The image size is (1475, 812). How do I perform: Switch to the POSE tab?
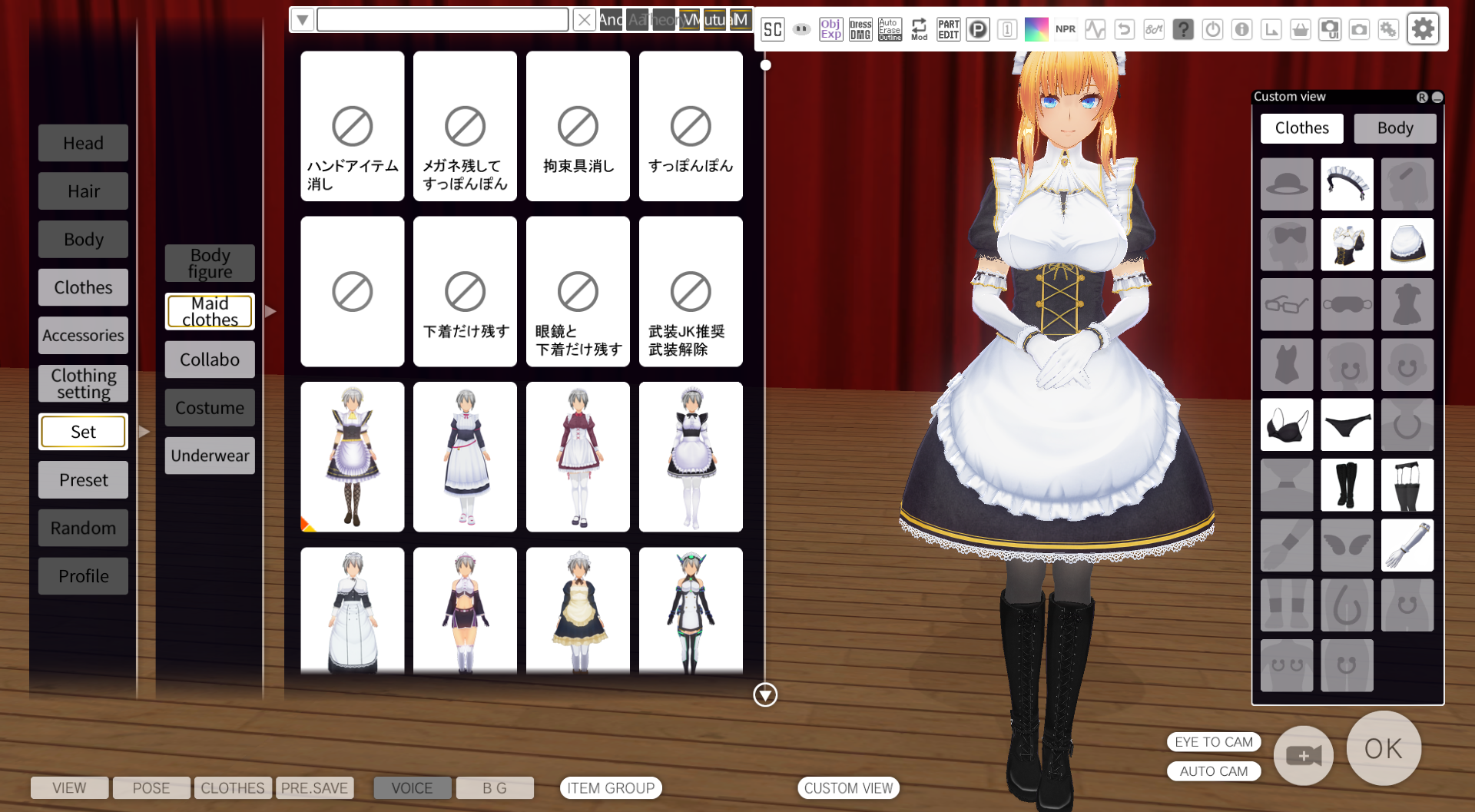[151, 787]
